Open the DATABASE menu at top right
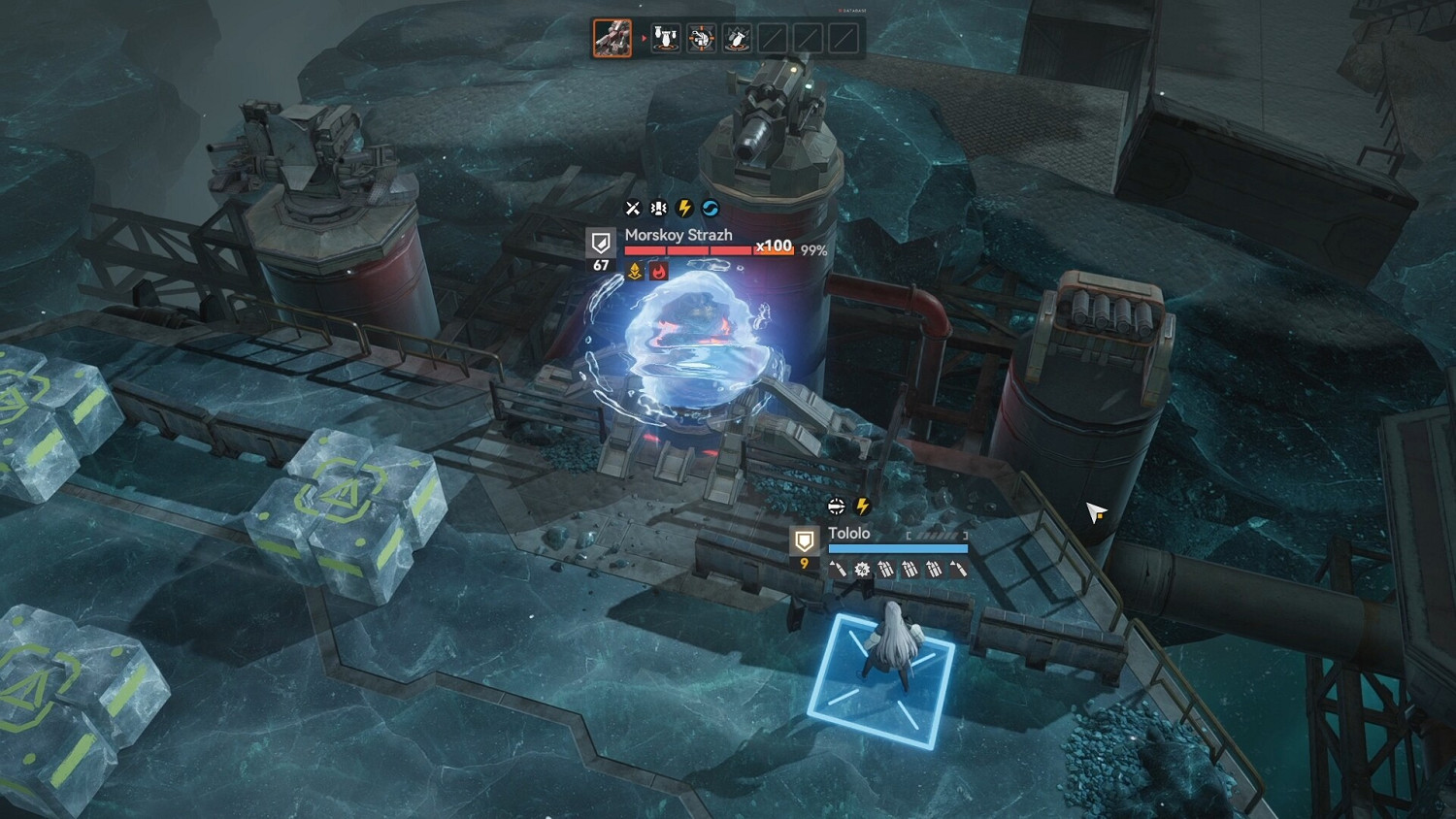 tap(852, 11)
